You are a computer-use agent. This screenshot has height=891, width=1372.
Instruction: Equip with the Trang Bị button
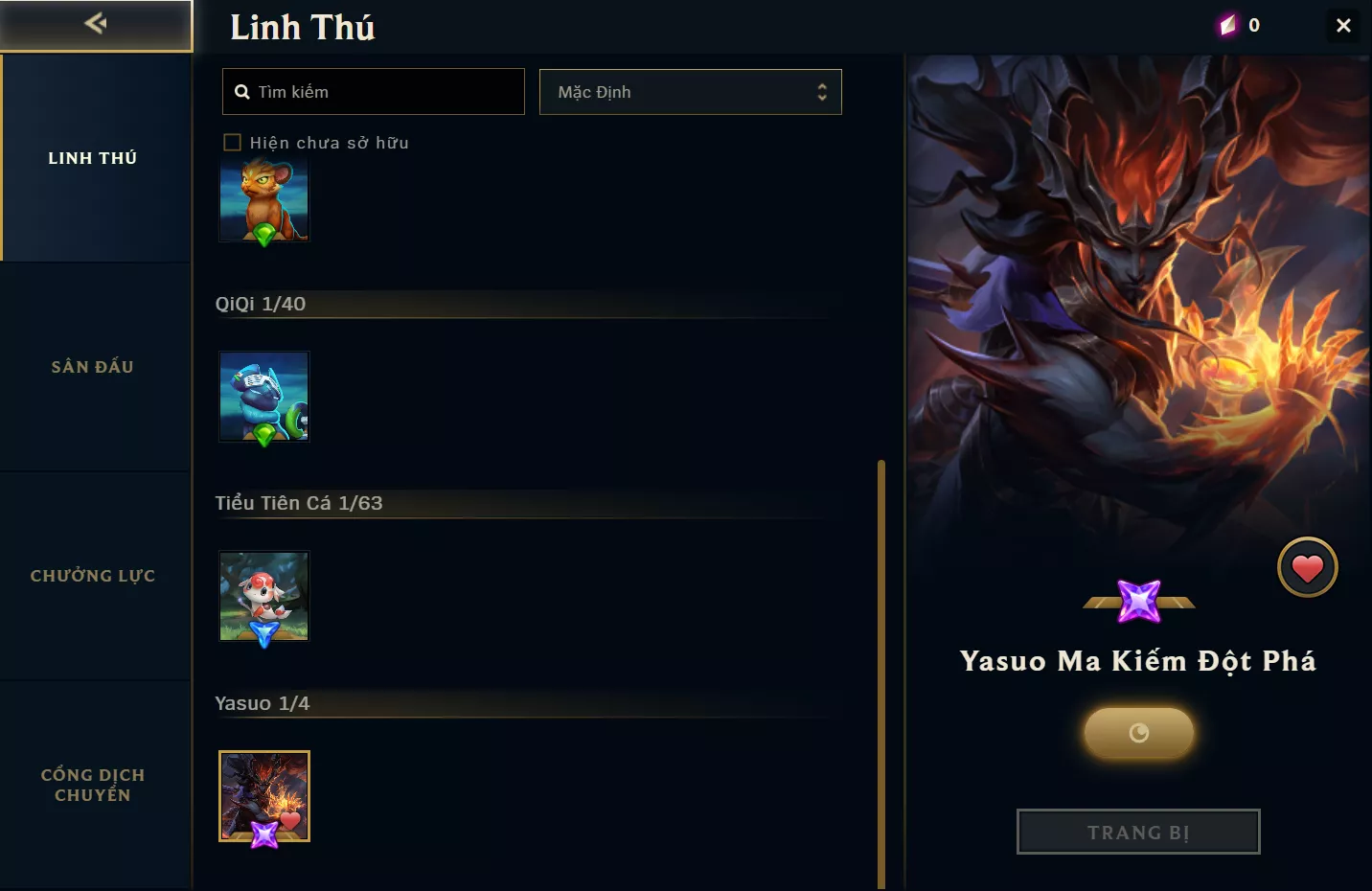click(1138, 832)
